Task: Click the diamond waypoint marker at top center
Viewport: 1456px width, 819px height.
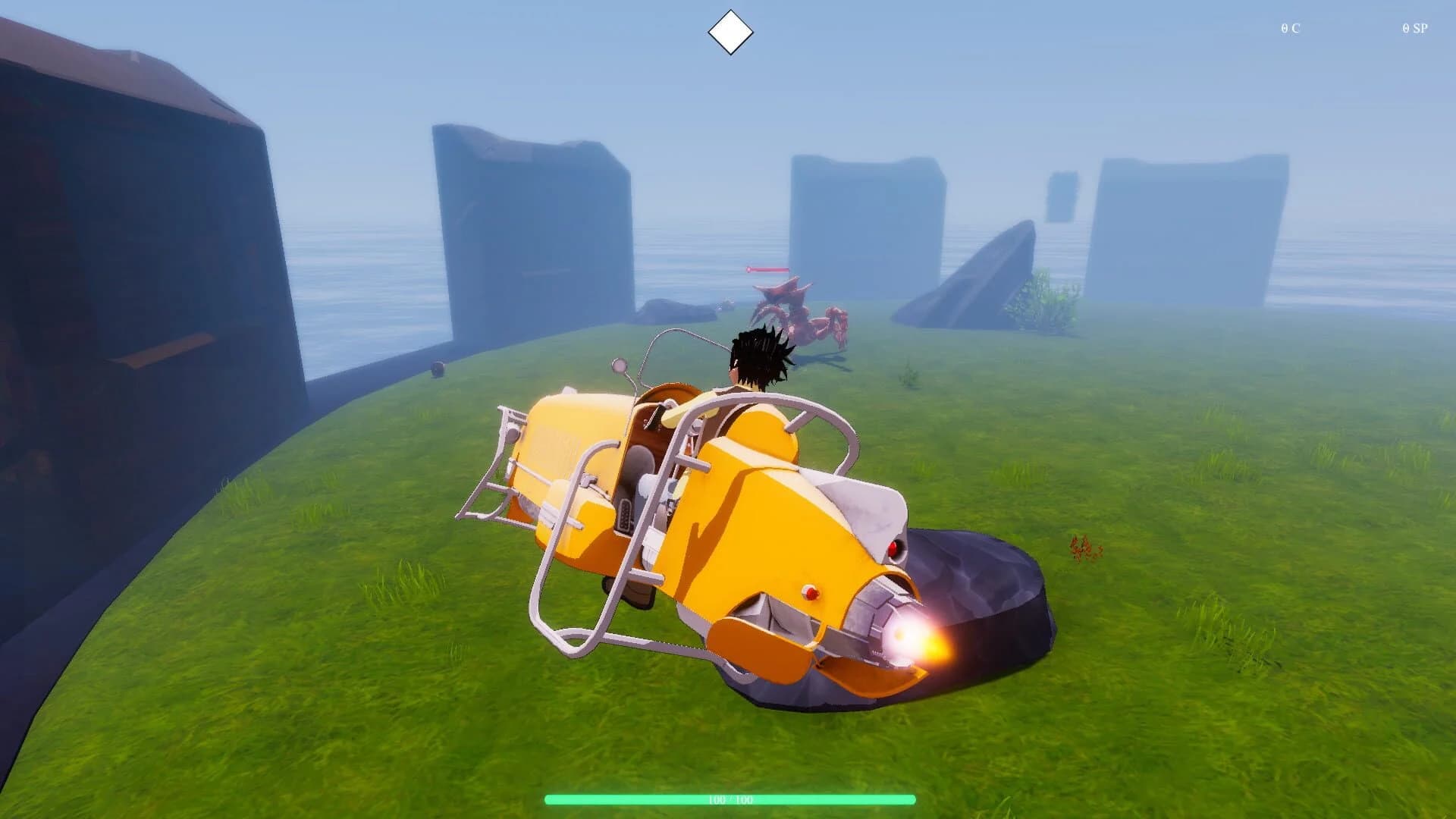Action: [x=730, y=30]
